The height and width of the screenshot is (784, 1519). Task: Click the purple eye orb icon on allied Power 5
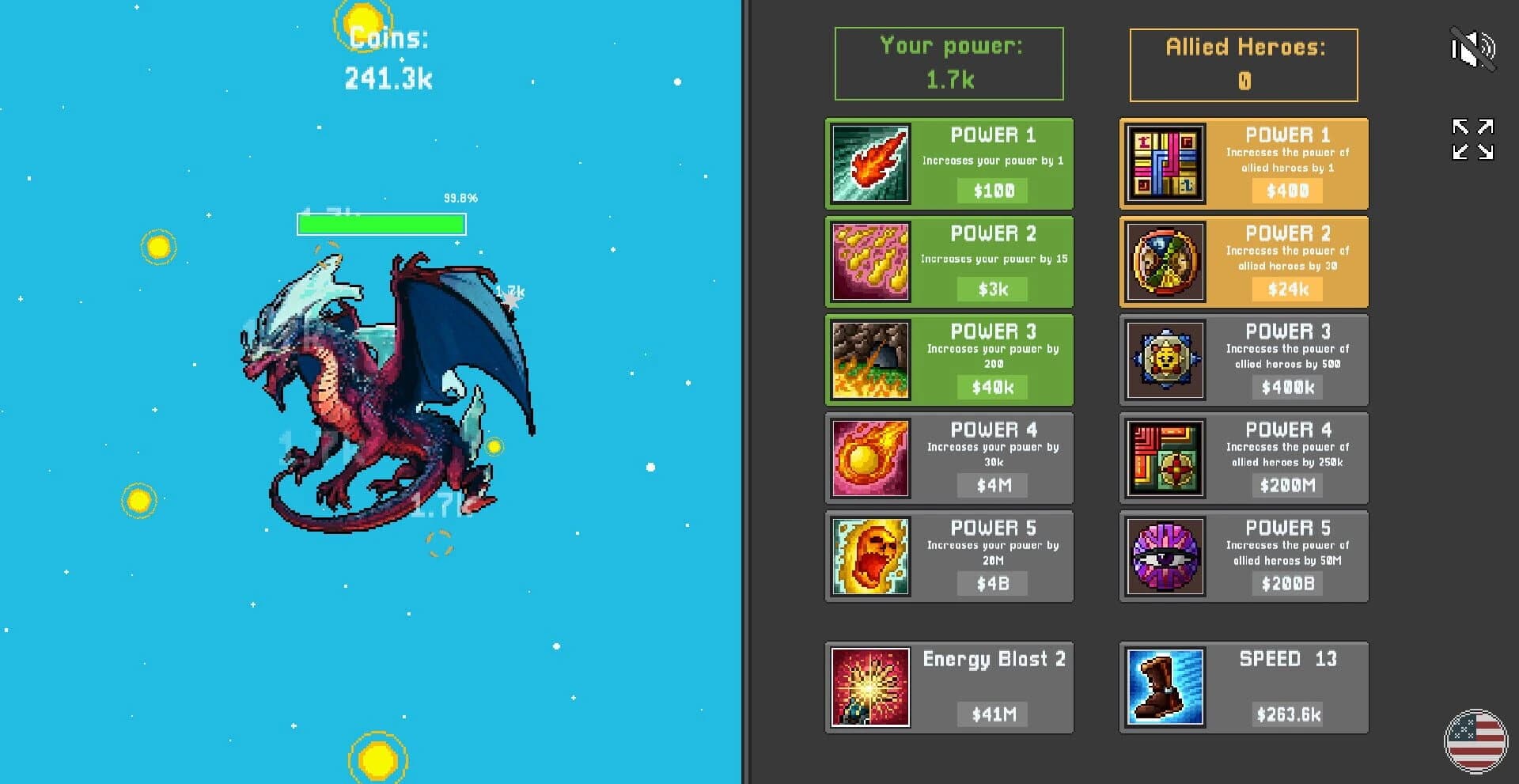click(x=1164, y=555)
